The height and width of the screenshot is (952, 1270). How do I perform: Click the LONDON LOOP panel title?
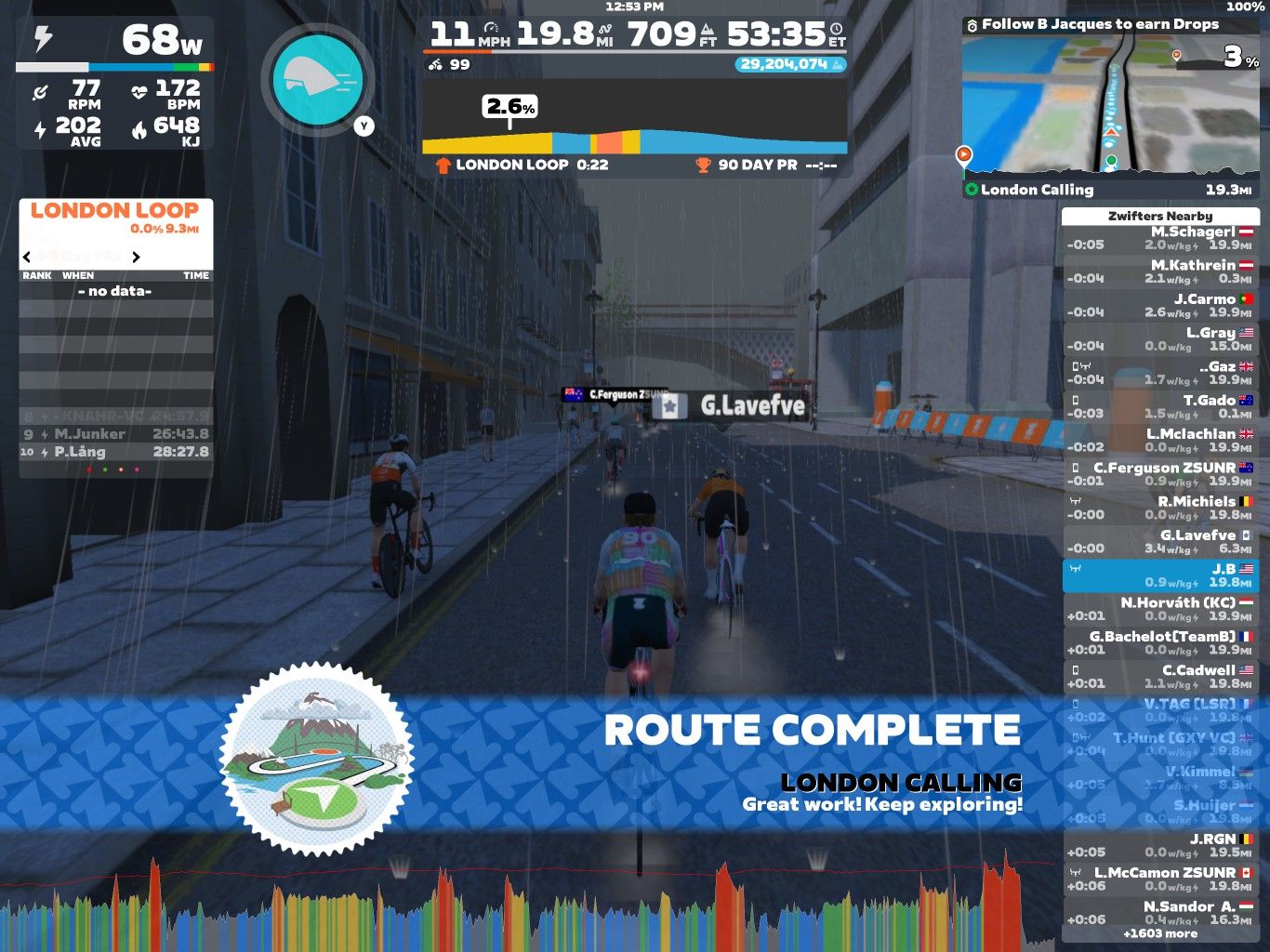point(113,209)
